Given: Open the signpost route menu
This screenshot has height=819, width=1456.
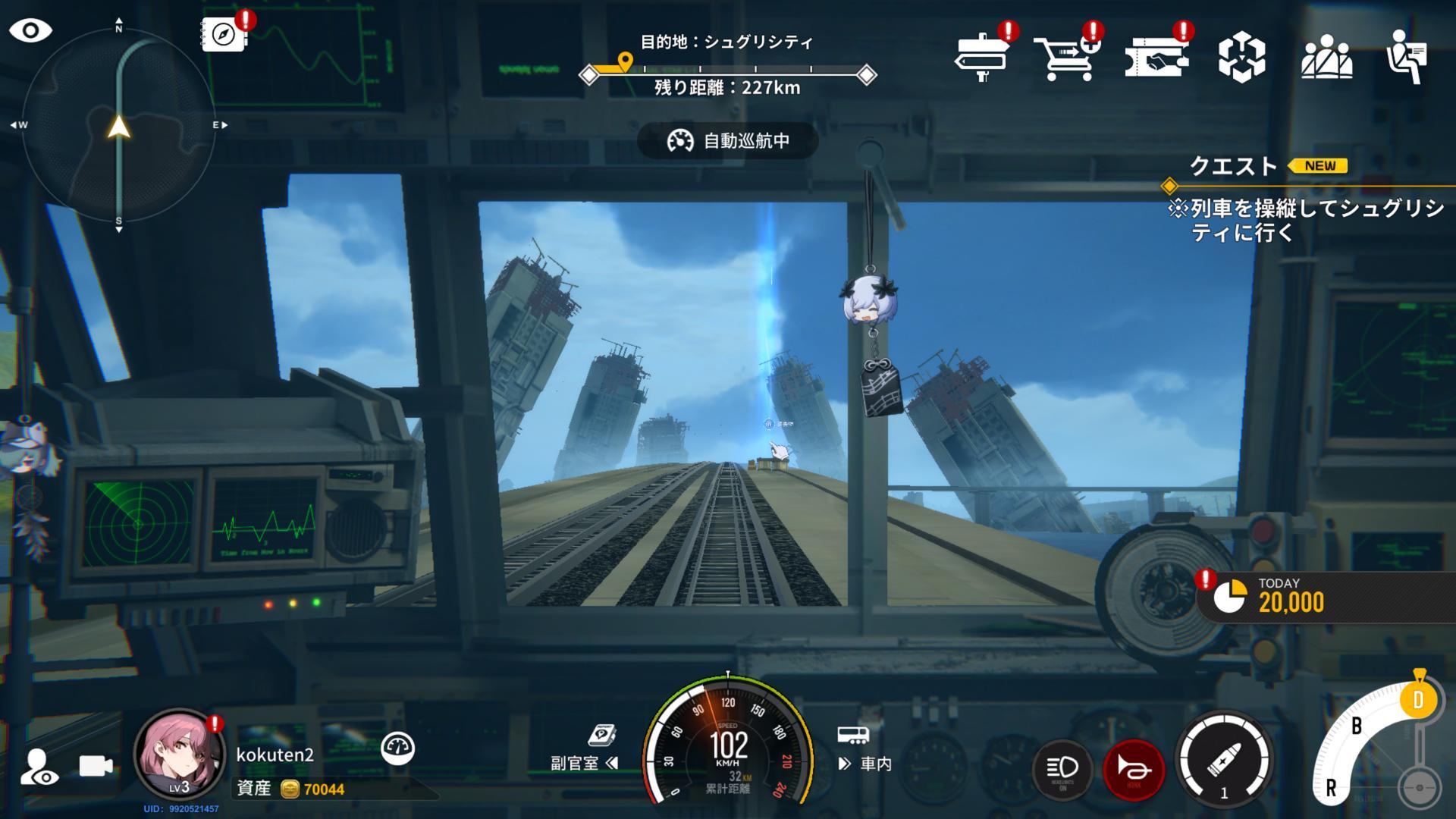Looking at the screenshot, I should 981,56.
